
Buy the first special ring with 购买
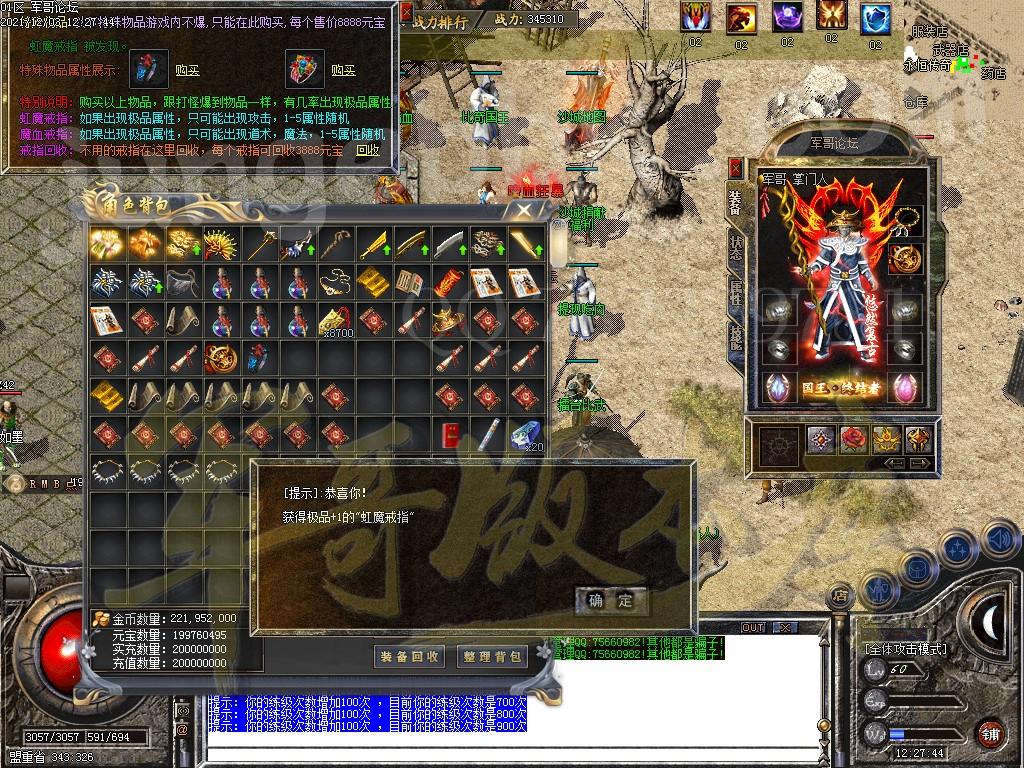187,70
